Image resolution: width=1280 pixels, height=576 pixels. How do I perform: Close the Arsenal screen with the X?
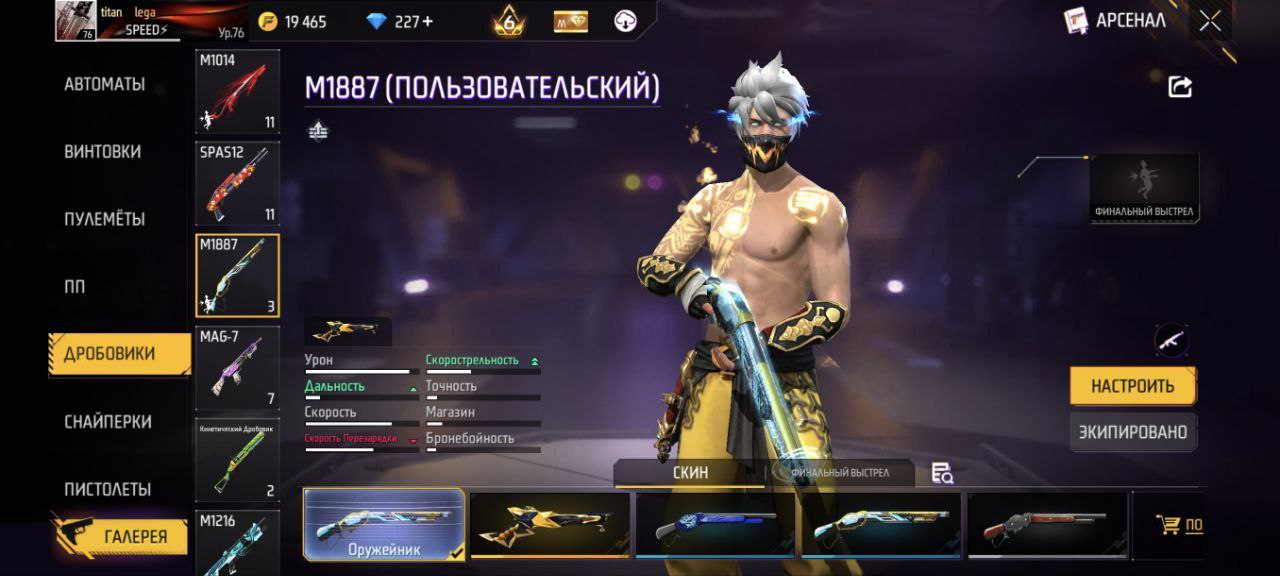coord(1210,21)
